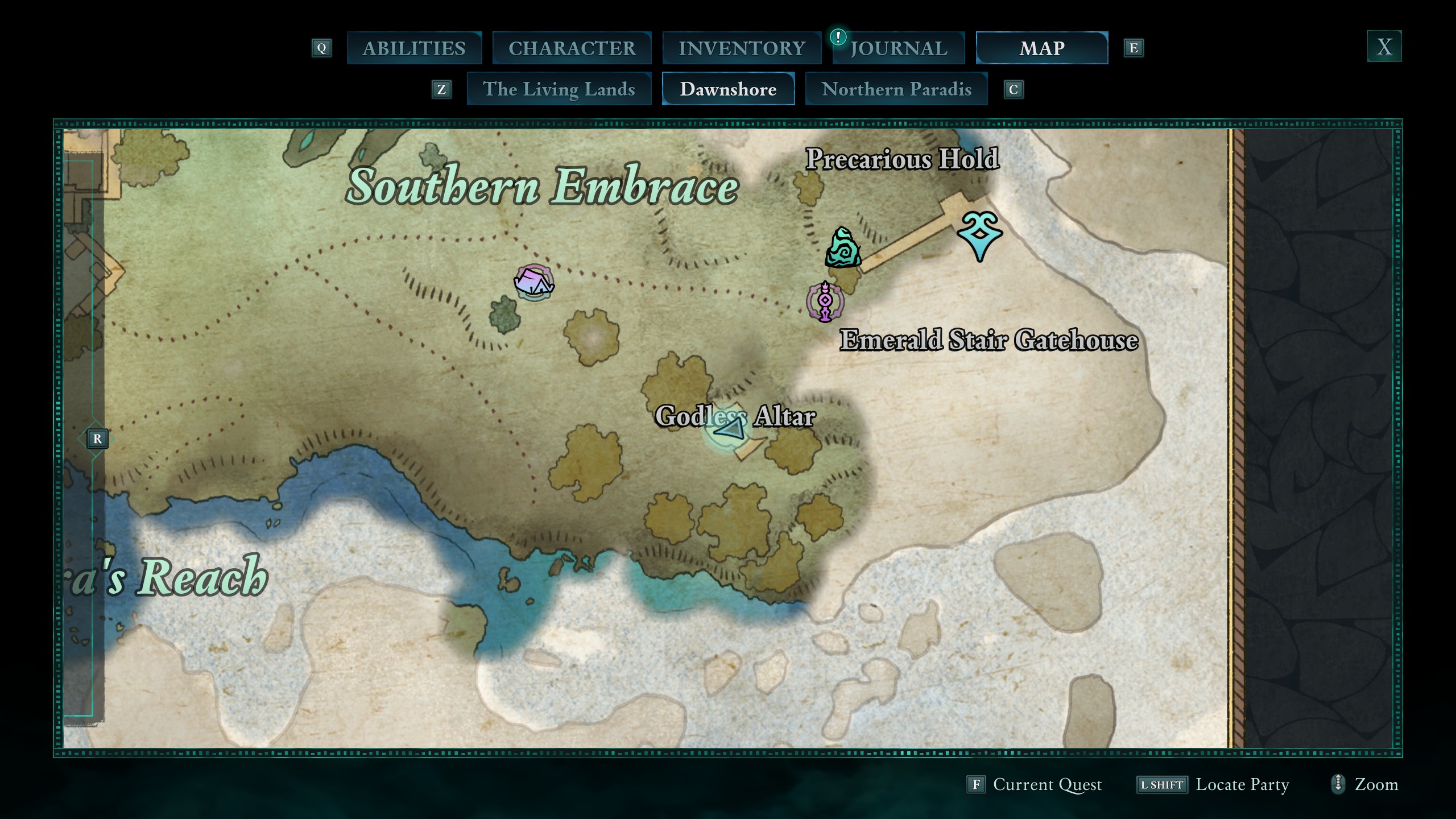Select the Map tab

[x=1041, y=48]
